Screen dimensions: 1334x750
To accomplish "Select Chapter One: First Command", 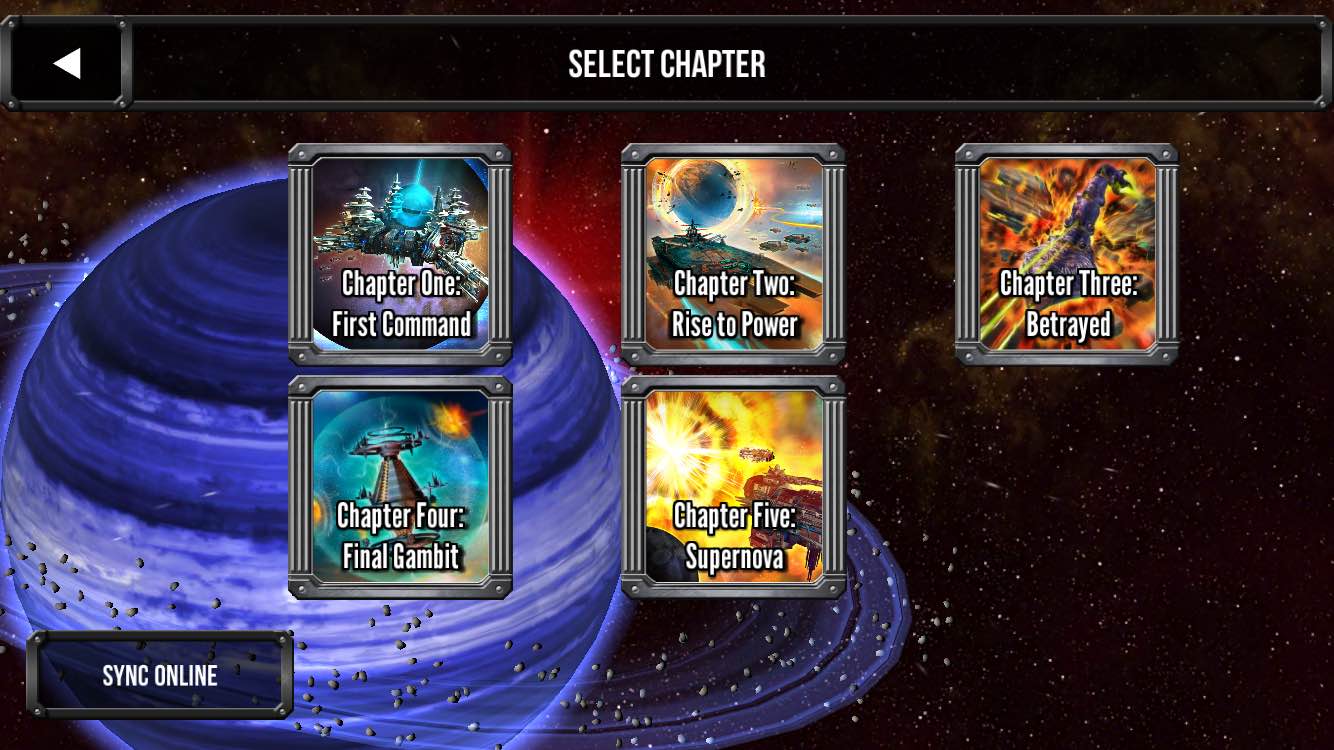I will tap(400, 254).
